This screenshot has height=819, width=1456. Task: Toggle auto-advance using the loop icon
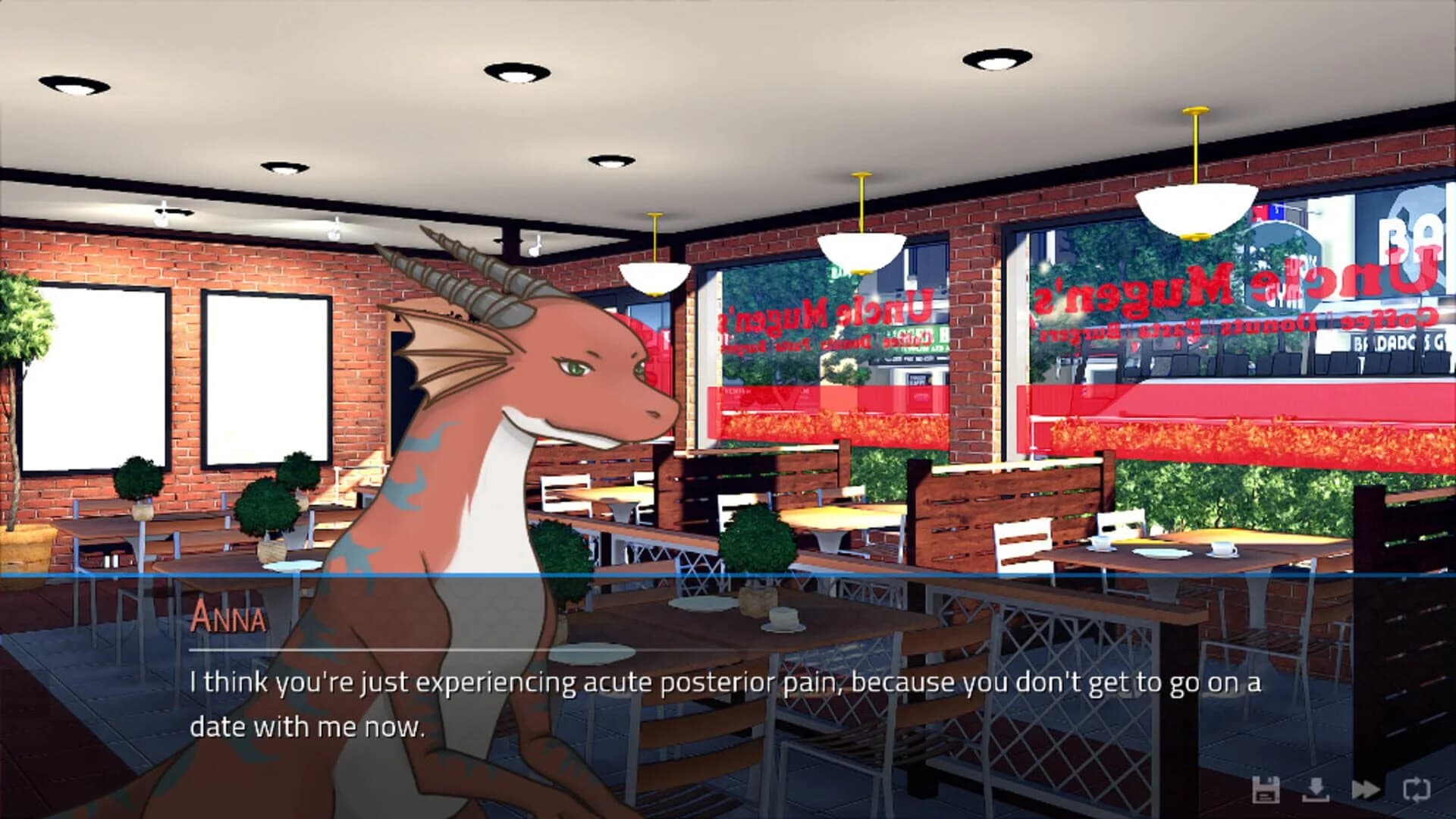[x=1417, y=789]
